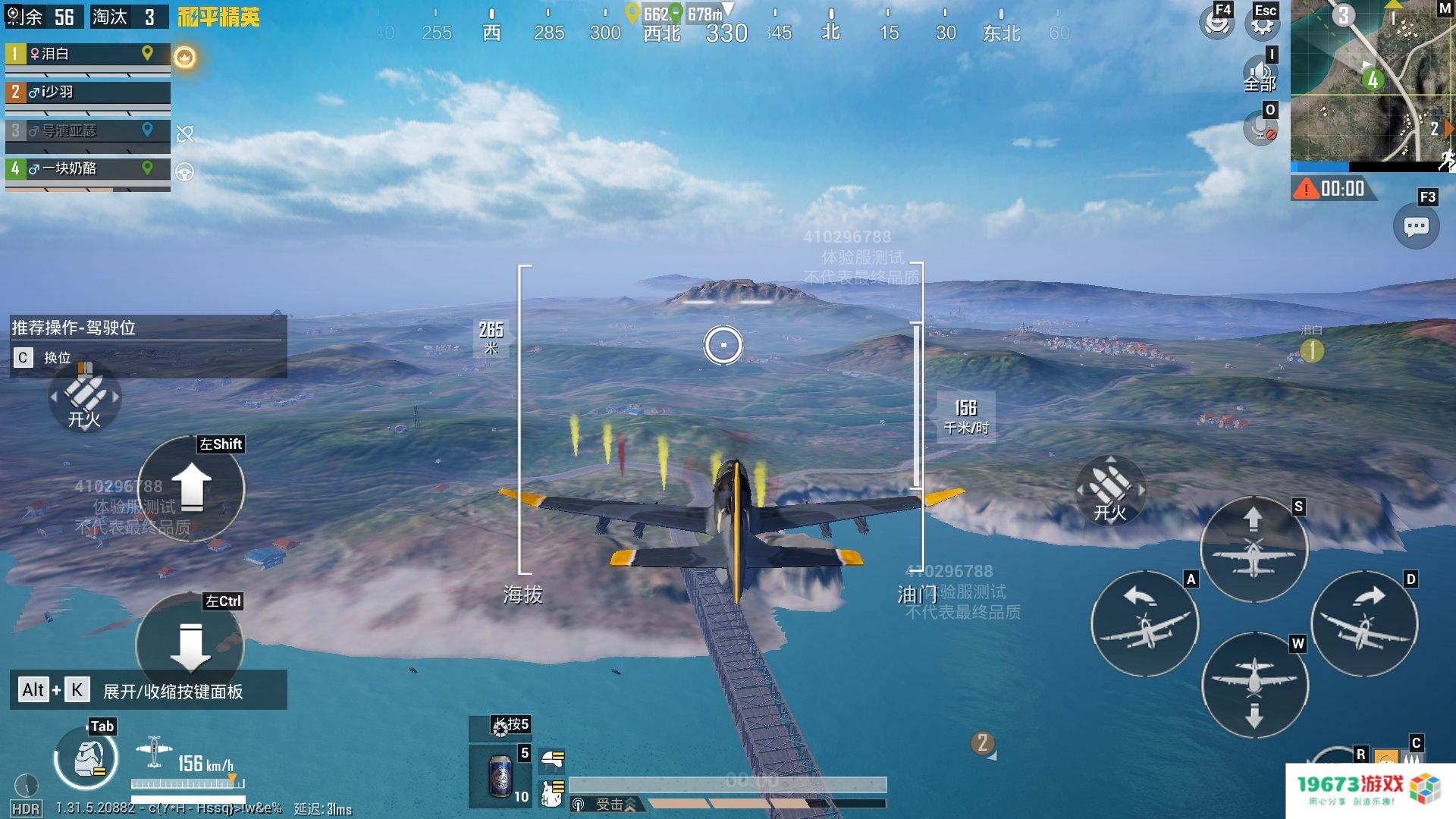Viewport: 1456px width, 819px height.
Task: Bank the plane left with the left-turn button
Action: 1144,623
